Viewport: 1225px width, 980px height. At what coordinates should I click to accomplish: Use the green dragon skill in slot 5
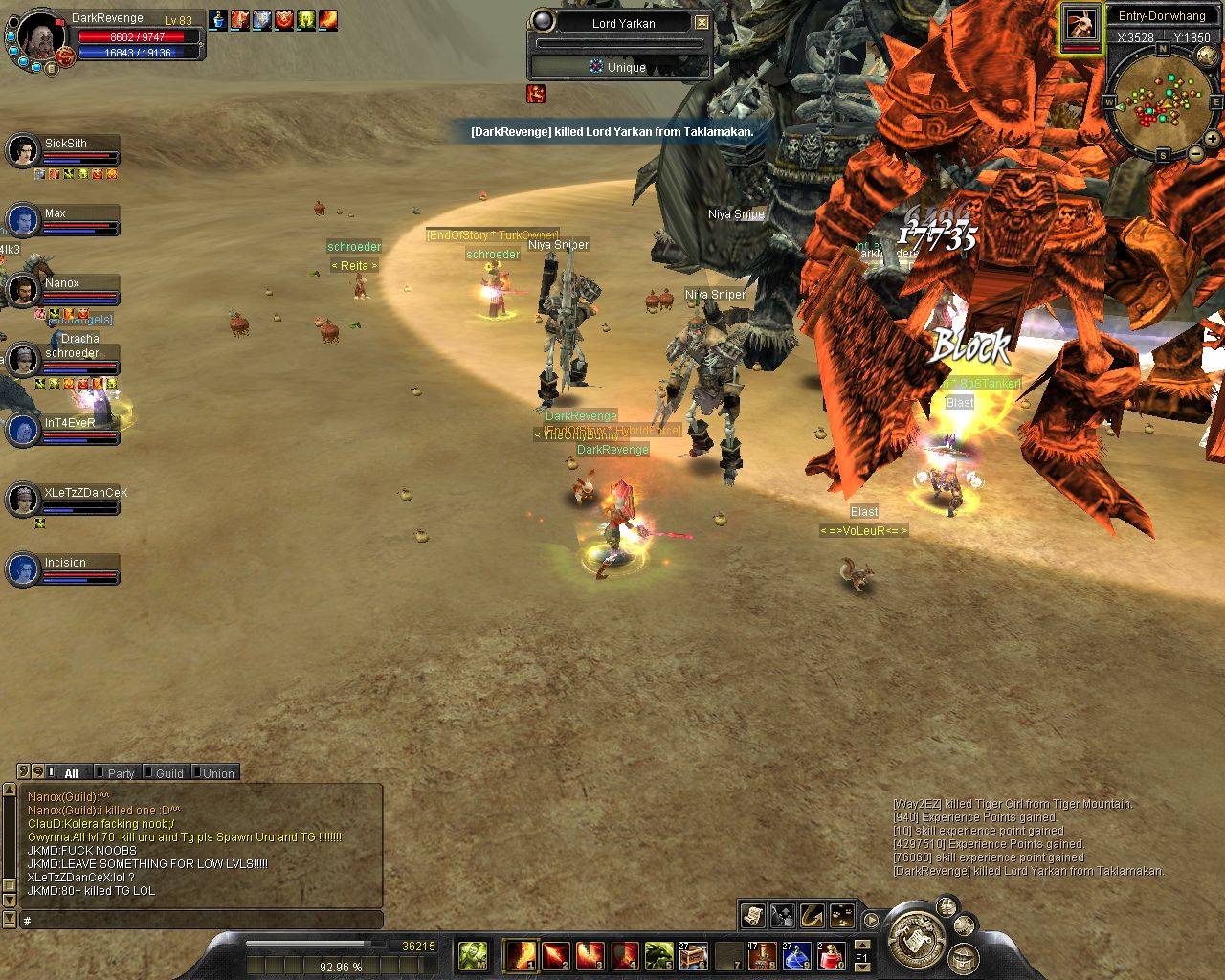click(658, 955)
